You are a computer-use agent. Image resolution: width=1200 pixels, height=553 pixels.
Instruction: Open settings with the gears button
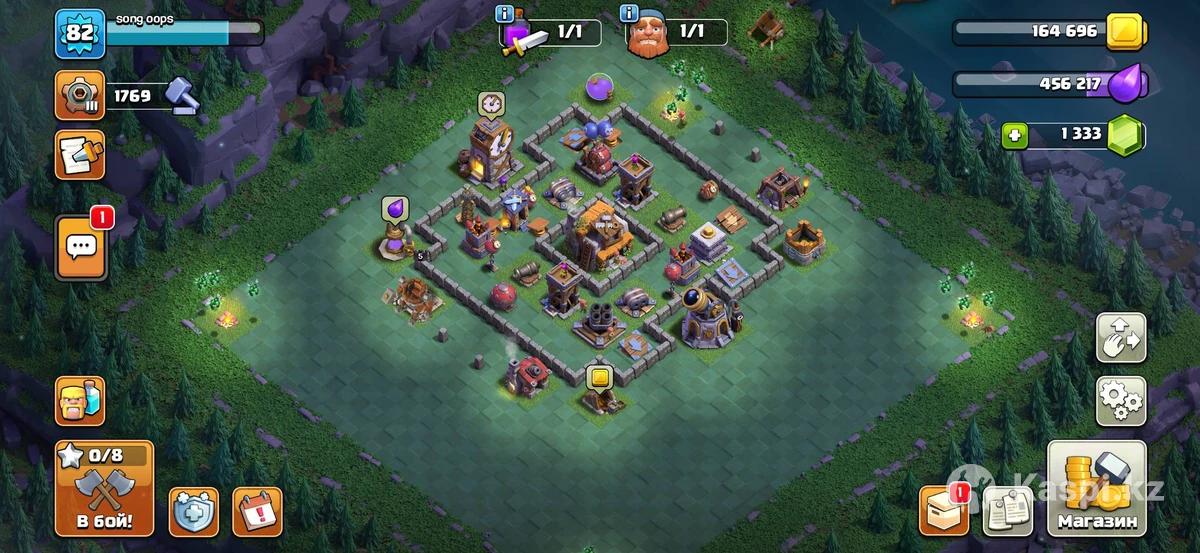pos(1121,402)
